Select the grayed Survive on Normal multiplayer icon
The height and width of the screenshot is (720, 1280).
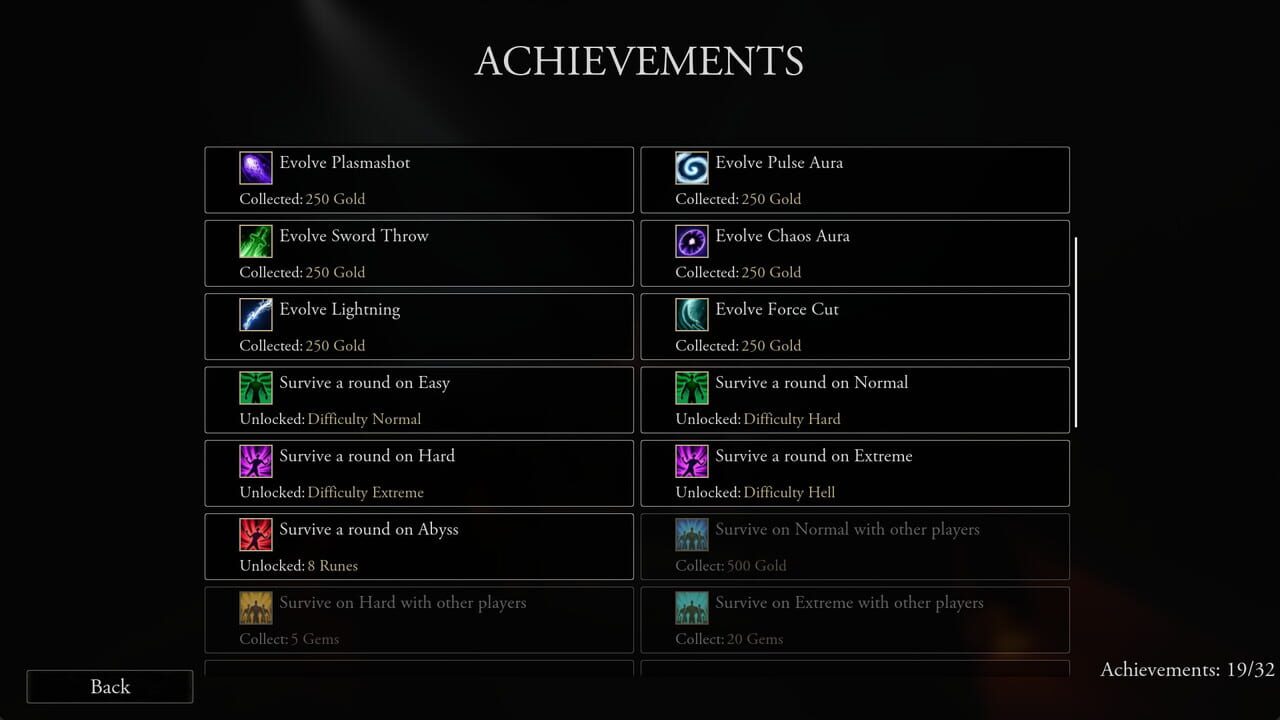click(692, 534)
